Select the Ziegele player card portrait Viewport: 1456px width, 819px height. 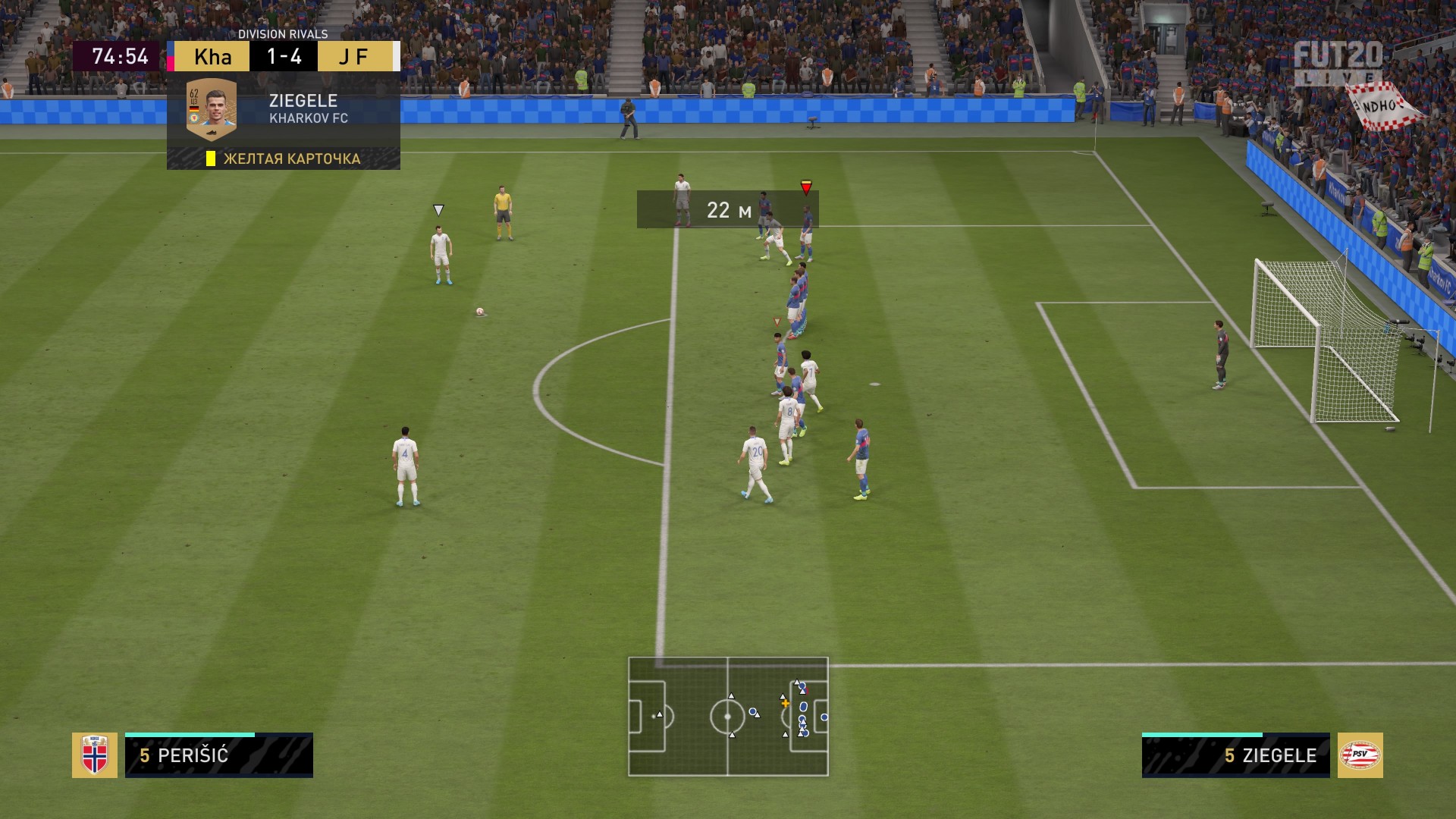(x=212, y=110)
